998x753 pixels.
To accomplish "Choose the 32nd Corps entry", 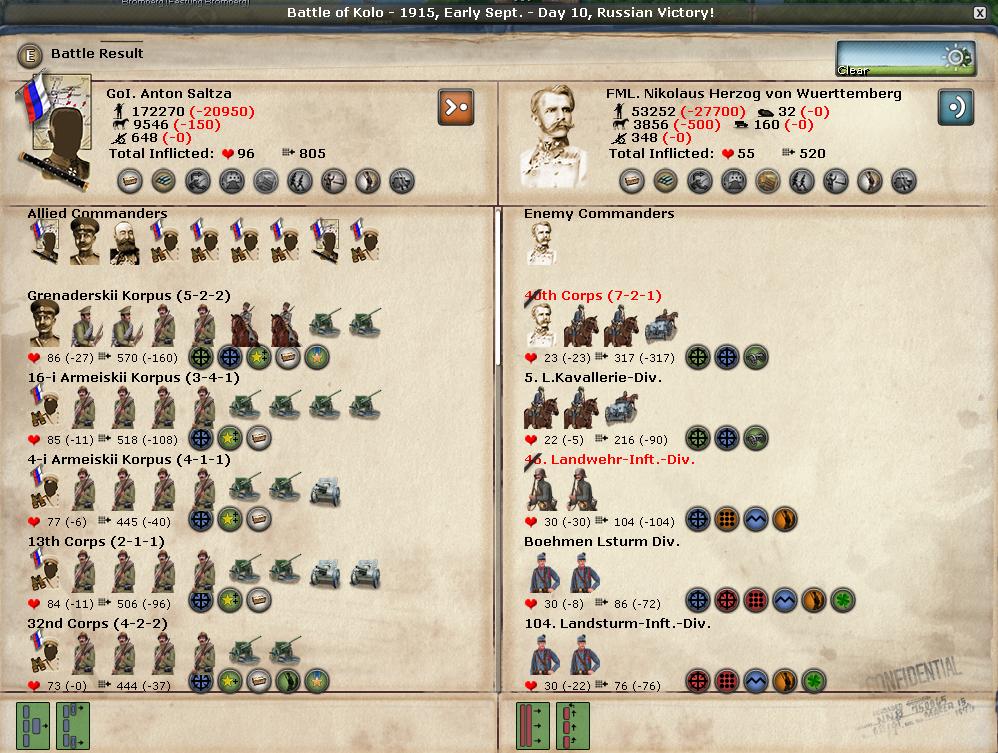I will tap(97, 624).
